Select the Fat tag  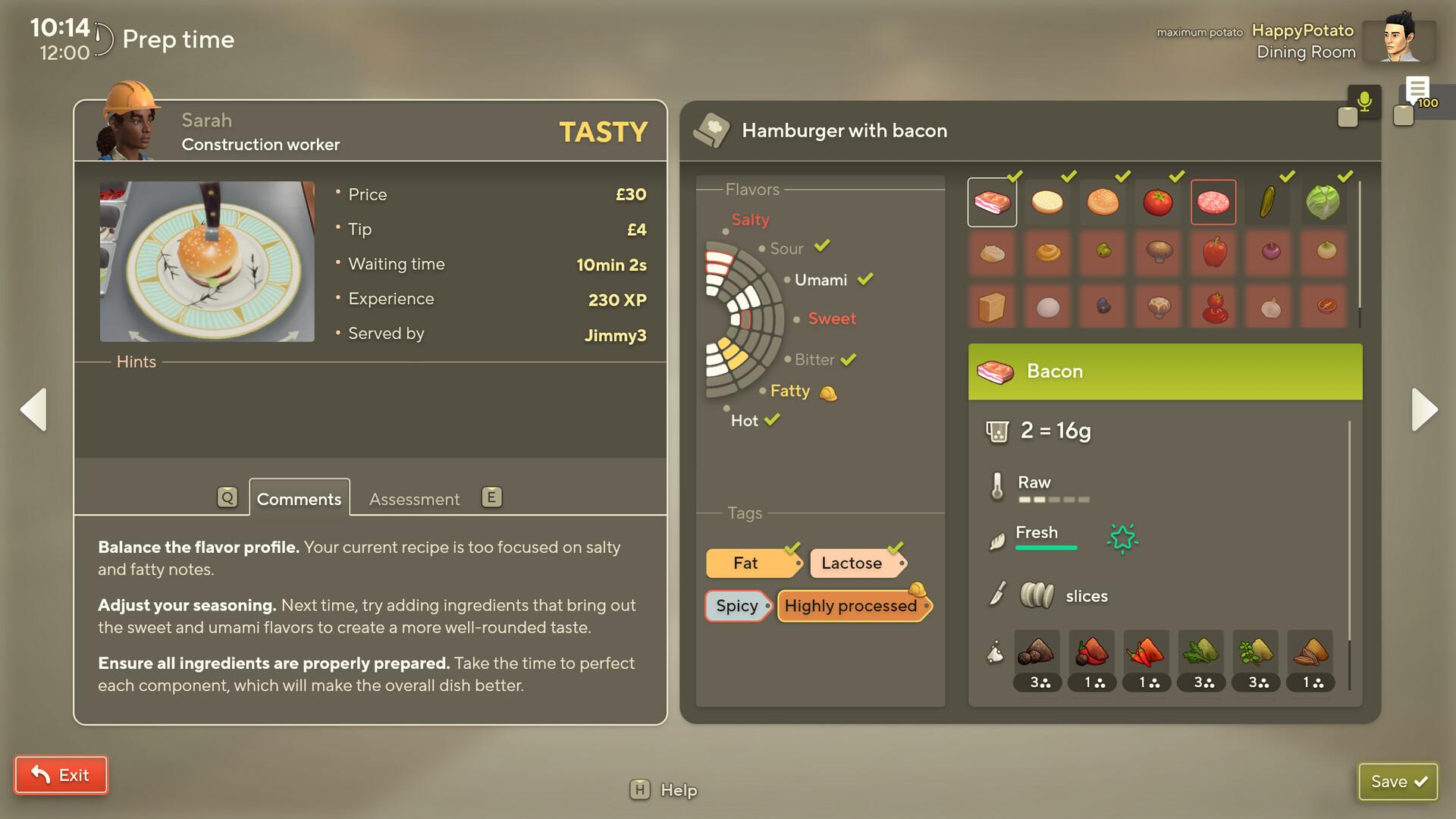coord(747,563)
